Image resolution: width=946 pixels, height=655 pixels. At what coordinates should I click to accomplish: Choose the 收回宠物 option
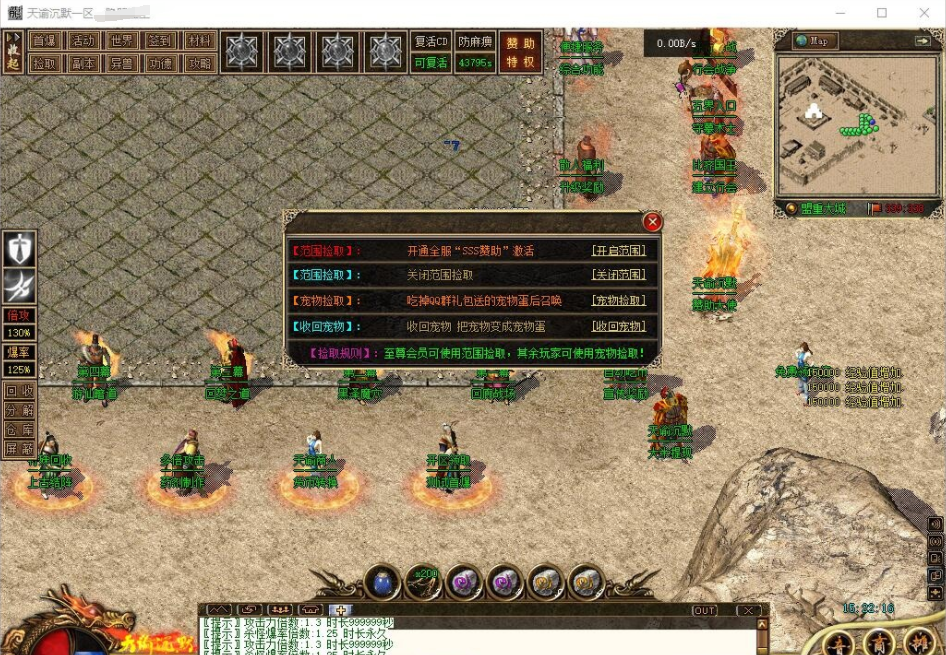point(618,327)
